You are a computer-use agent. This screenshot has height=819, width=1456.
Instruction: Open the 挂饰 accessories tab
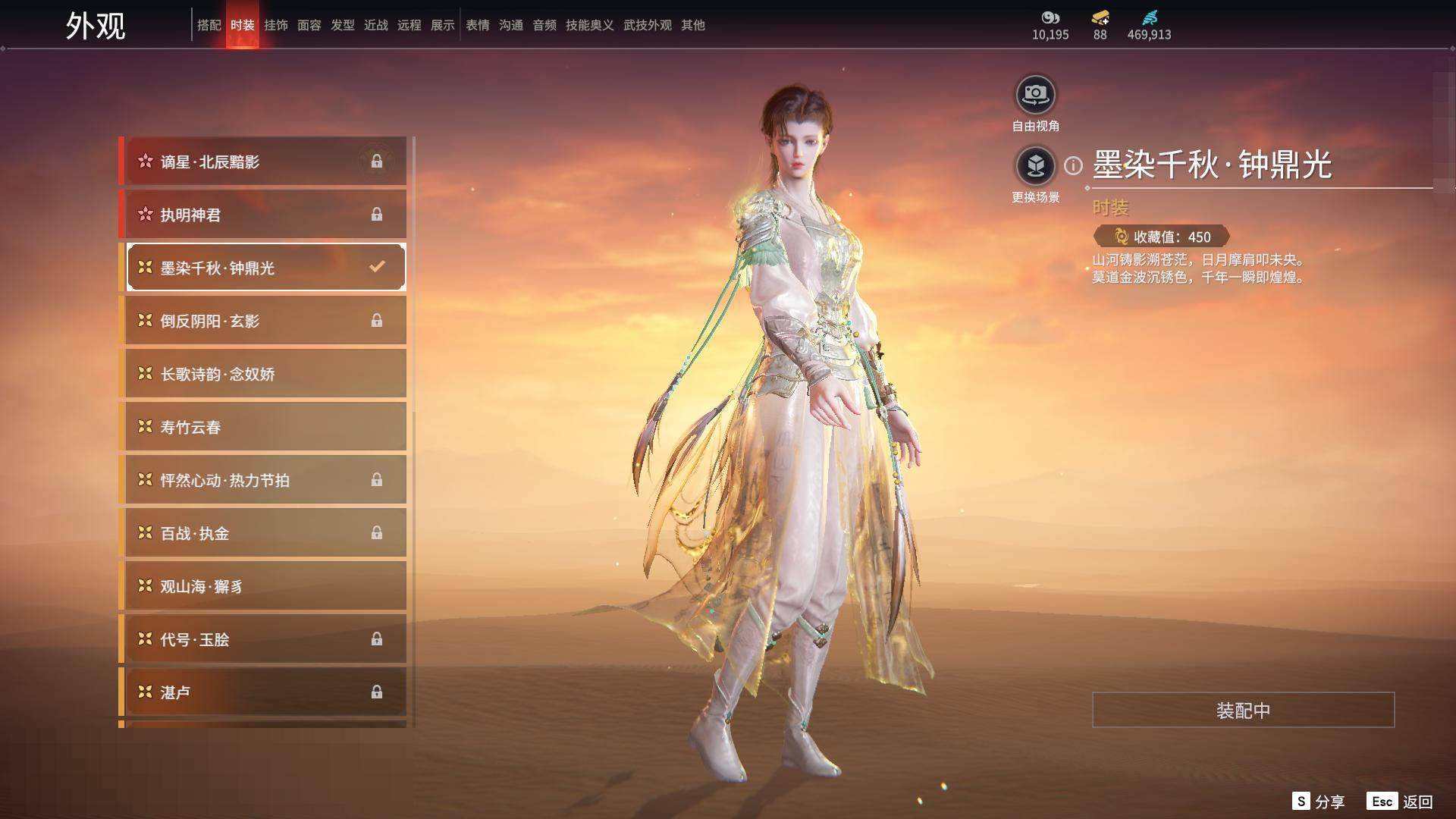tap(275, 25)
